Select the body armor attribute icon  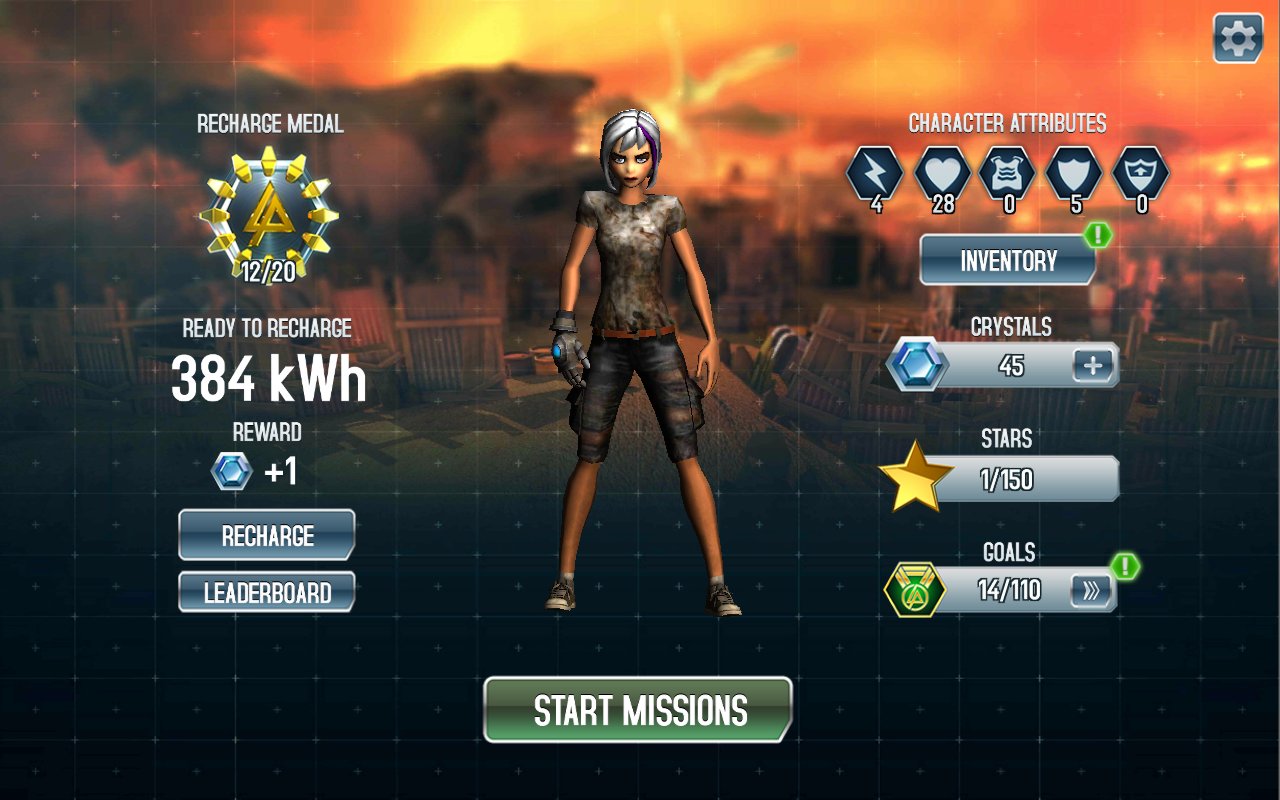click(1008, 173)
